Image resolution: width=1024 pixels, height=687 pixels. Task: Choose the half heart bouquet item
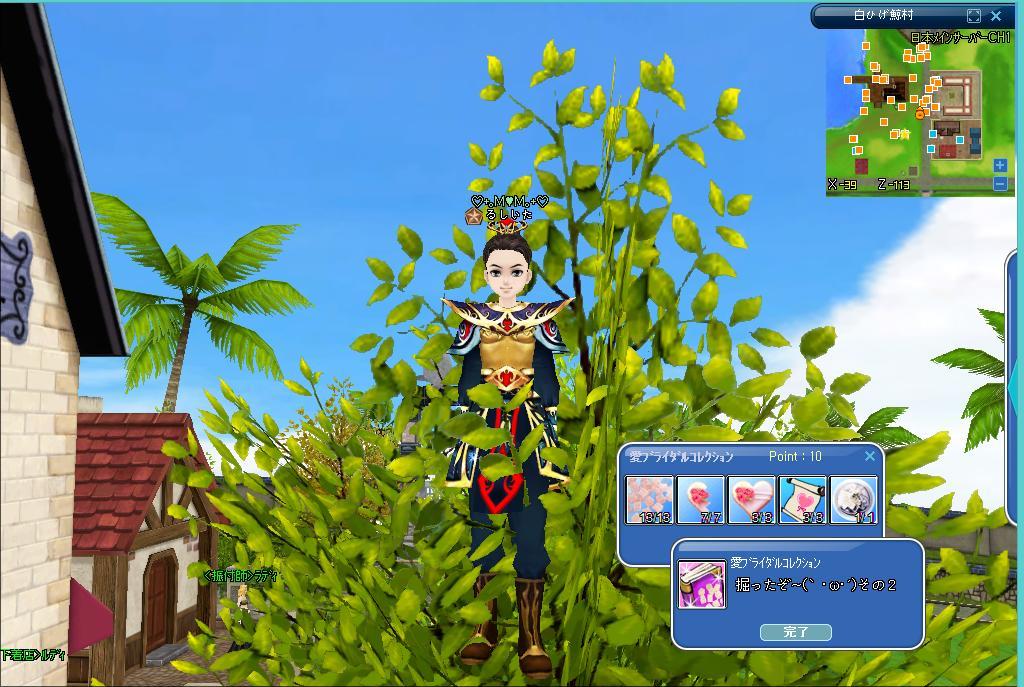tap(701, 499)
